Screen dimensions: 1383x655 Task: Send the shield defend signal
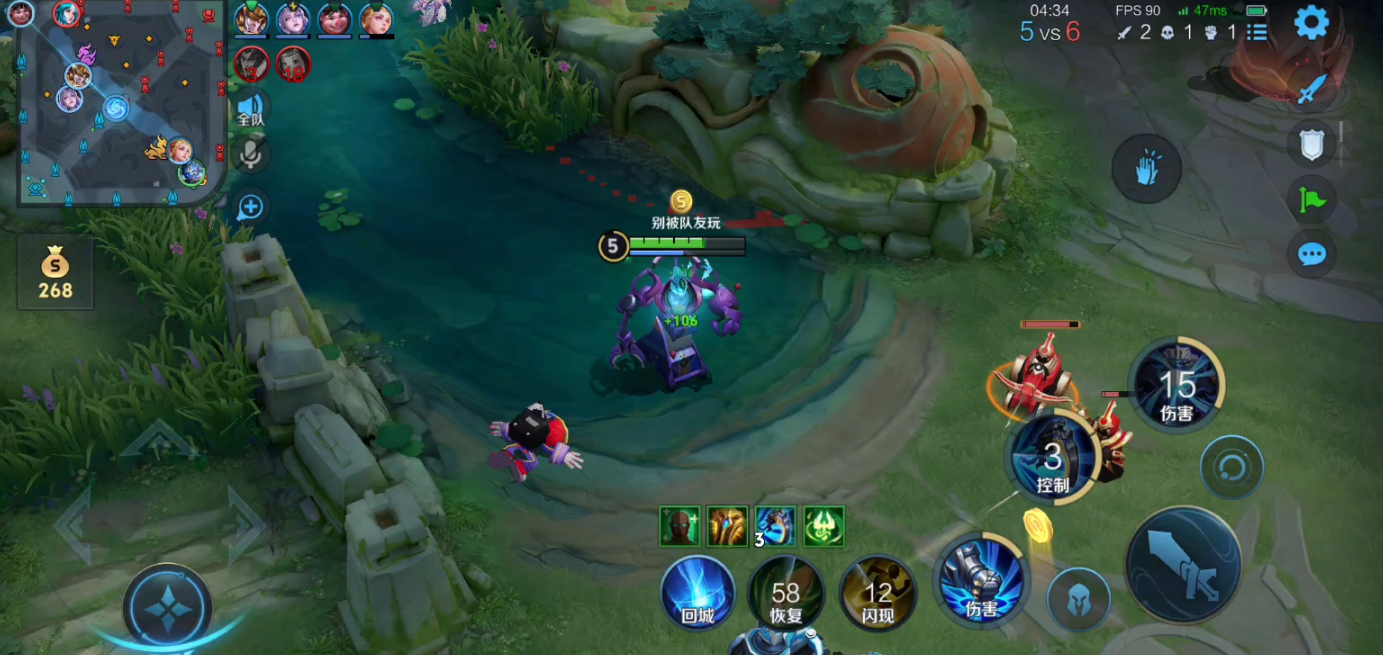pos(1311,145)
